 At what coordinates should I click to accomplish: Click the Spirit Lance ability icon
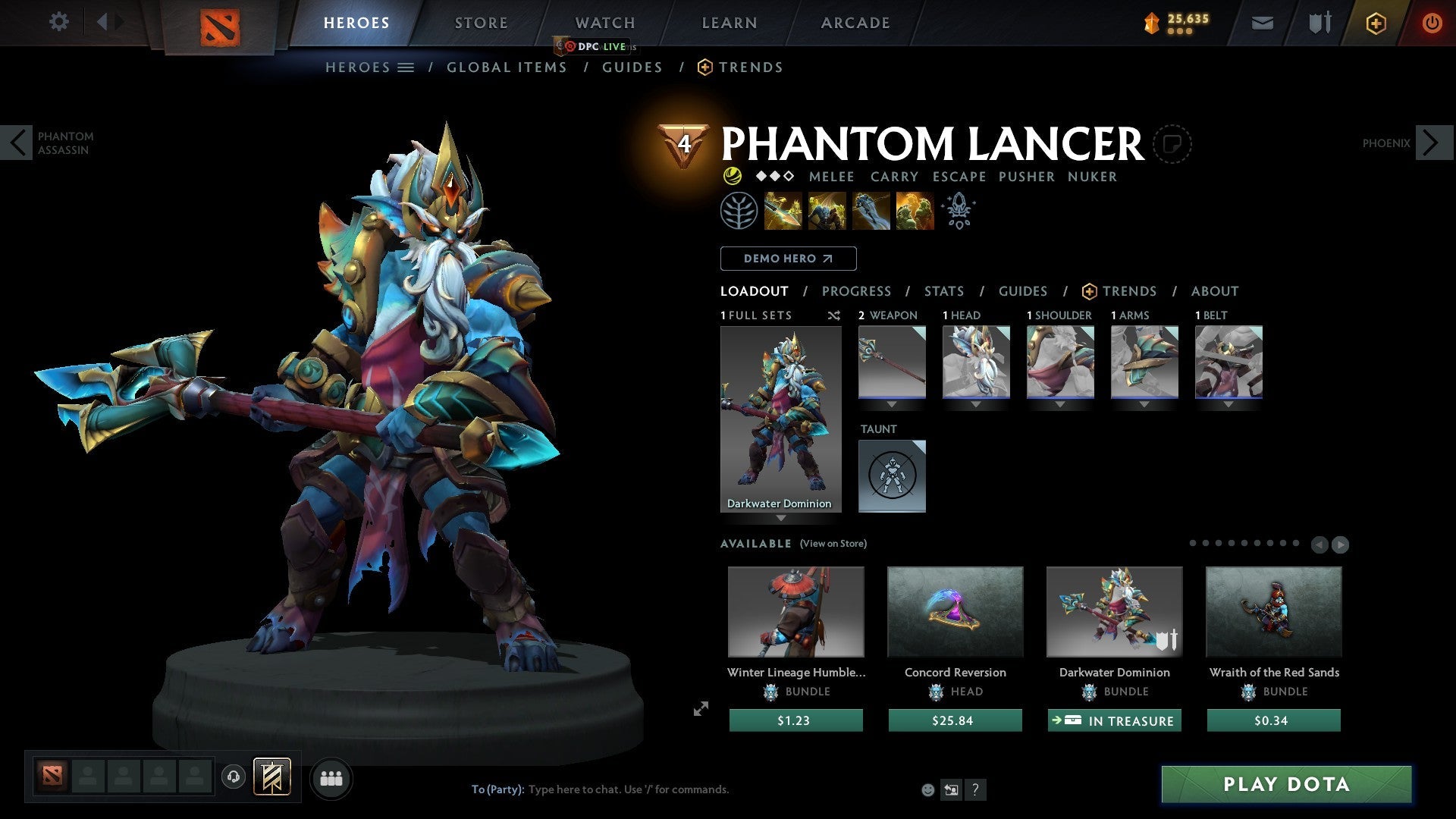point(783,211)
